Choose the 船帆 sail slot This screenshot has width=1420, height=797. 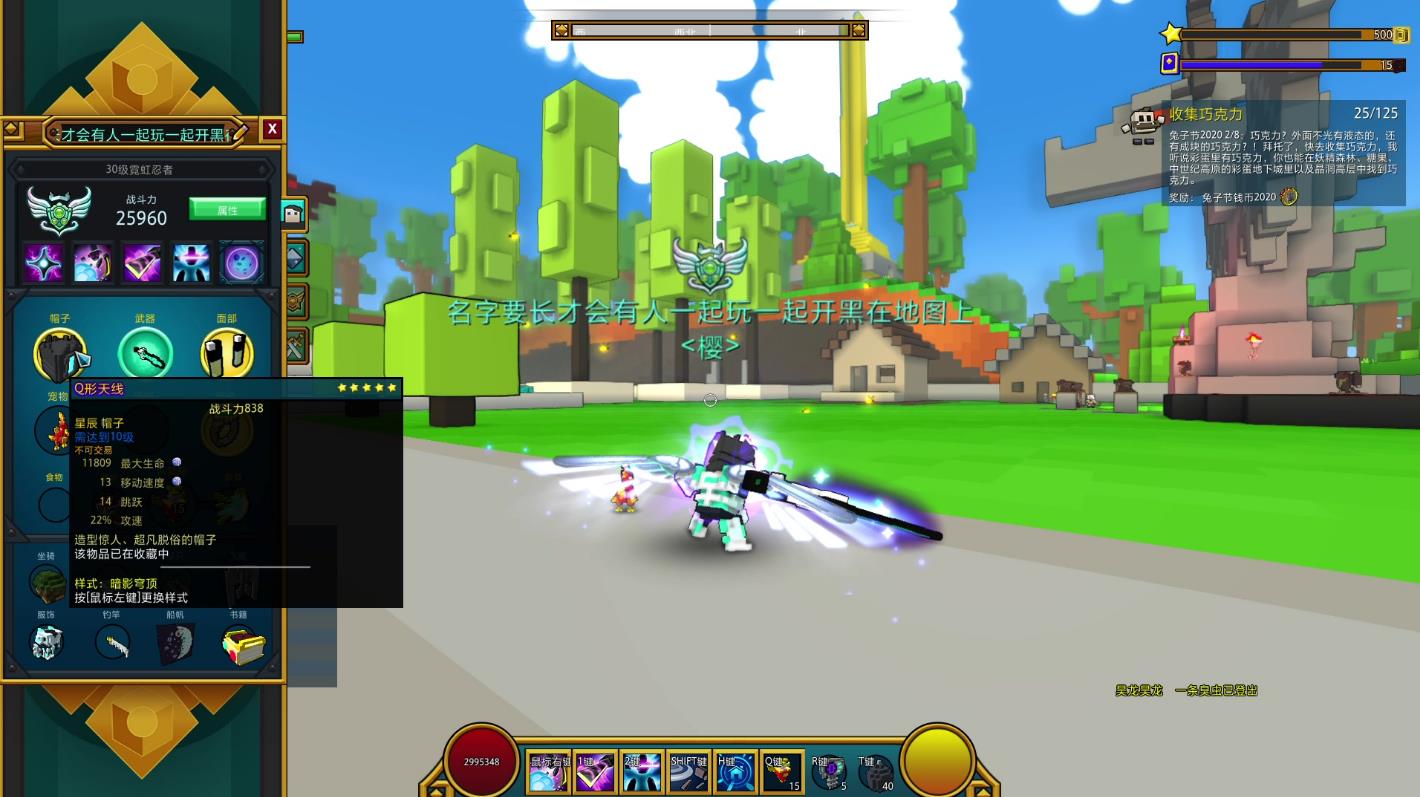click(176, 643)
